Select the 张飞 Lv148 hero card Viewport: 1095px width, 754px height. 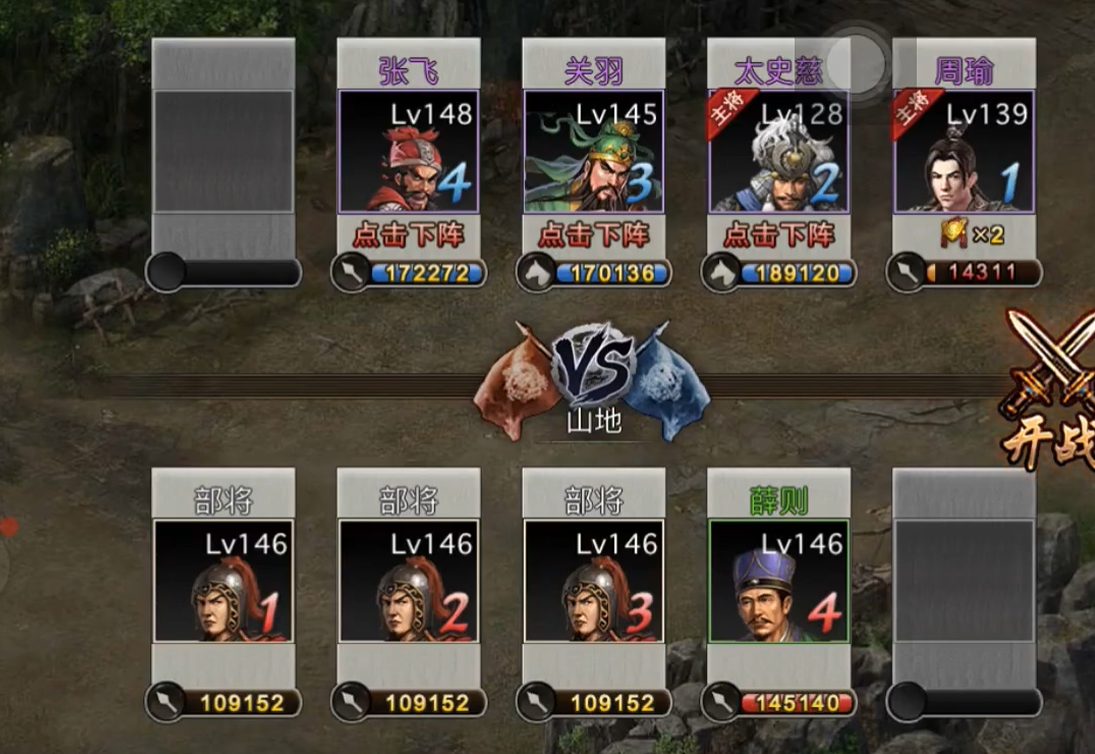(x=408, y=151)
